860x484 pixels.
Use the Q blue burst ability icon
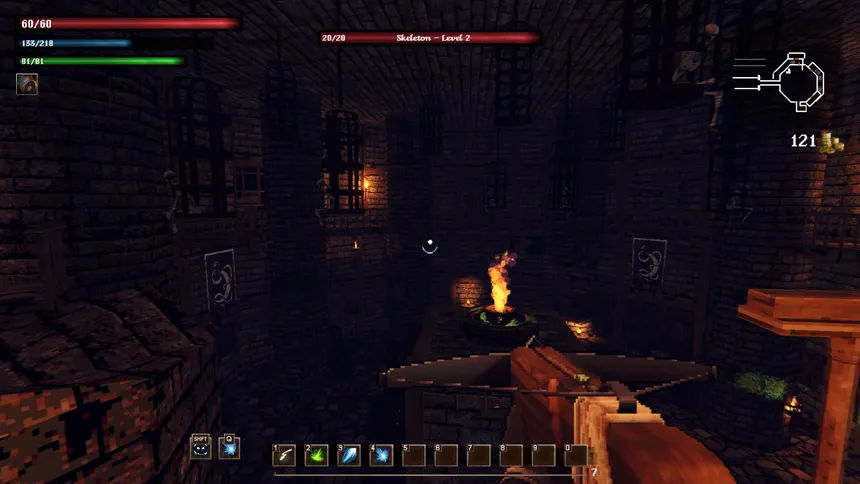(x=230, y=447)
